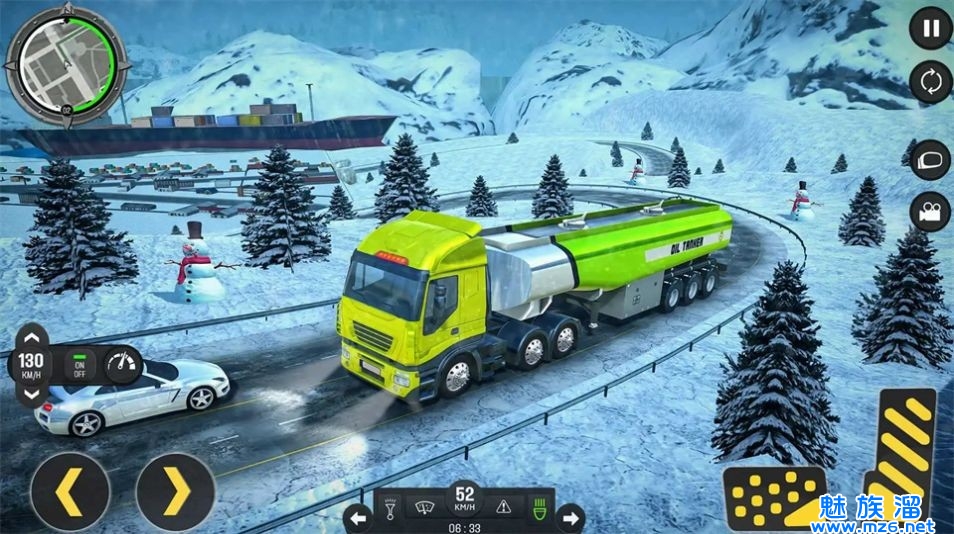Turn on the hazard warning lights
Screen dimensions: 954x534
504,506
